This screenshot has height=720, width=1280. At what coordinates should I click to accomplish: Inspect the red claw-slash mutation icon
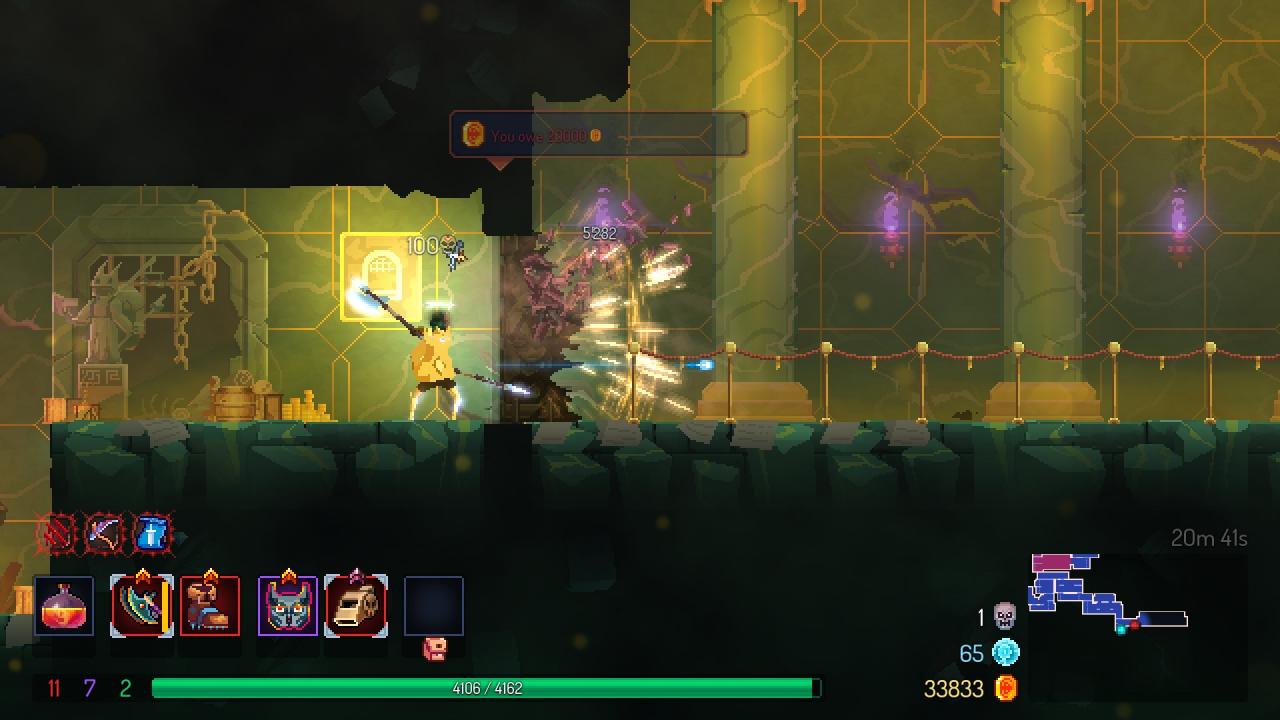pyautogui.click(x=55, y=534)
